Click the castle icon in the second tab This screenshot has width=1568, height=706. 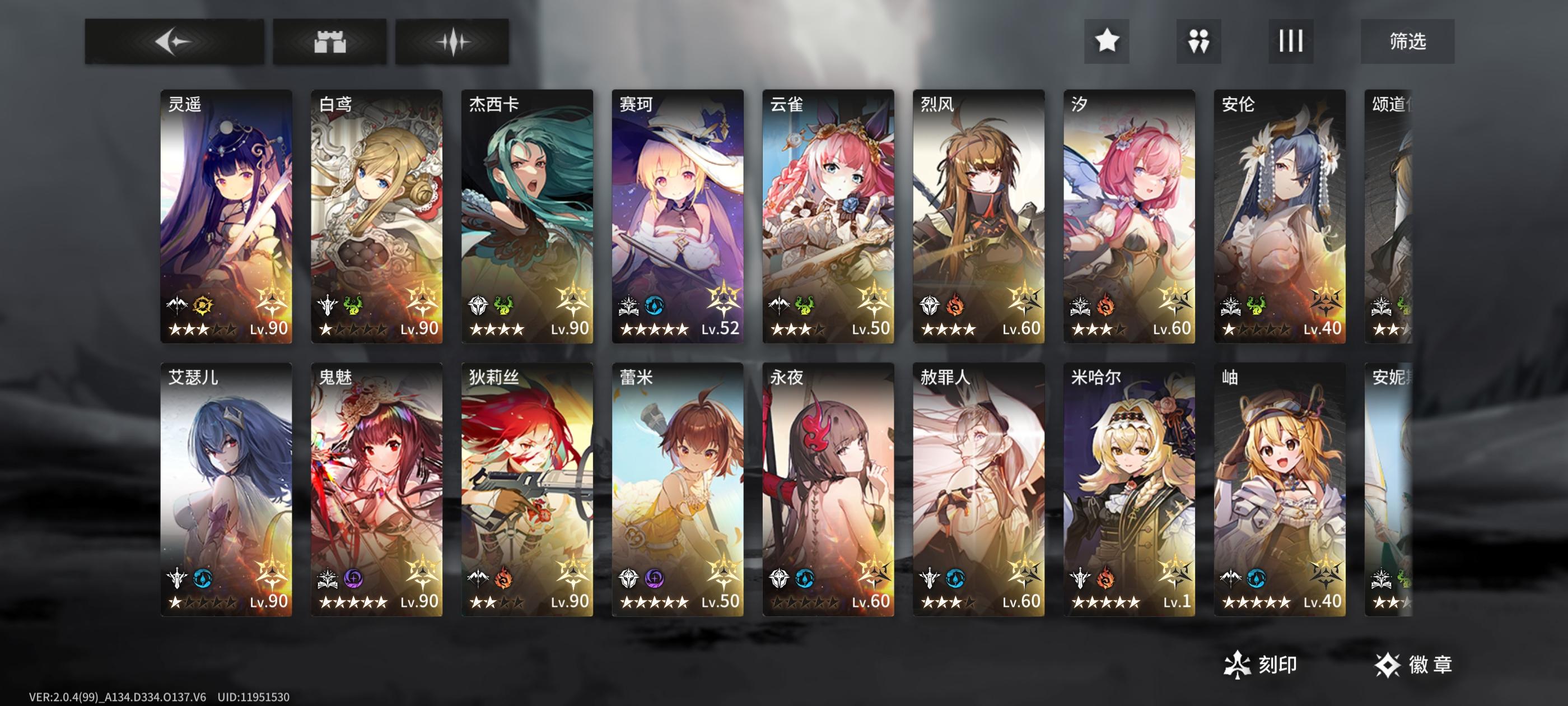330,40
